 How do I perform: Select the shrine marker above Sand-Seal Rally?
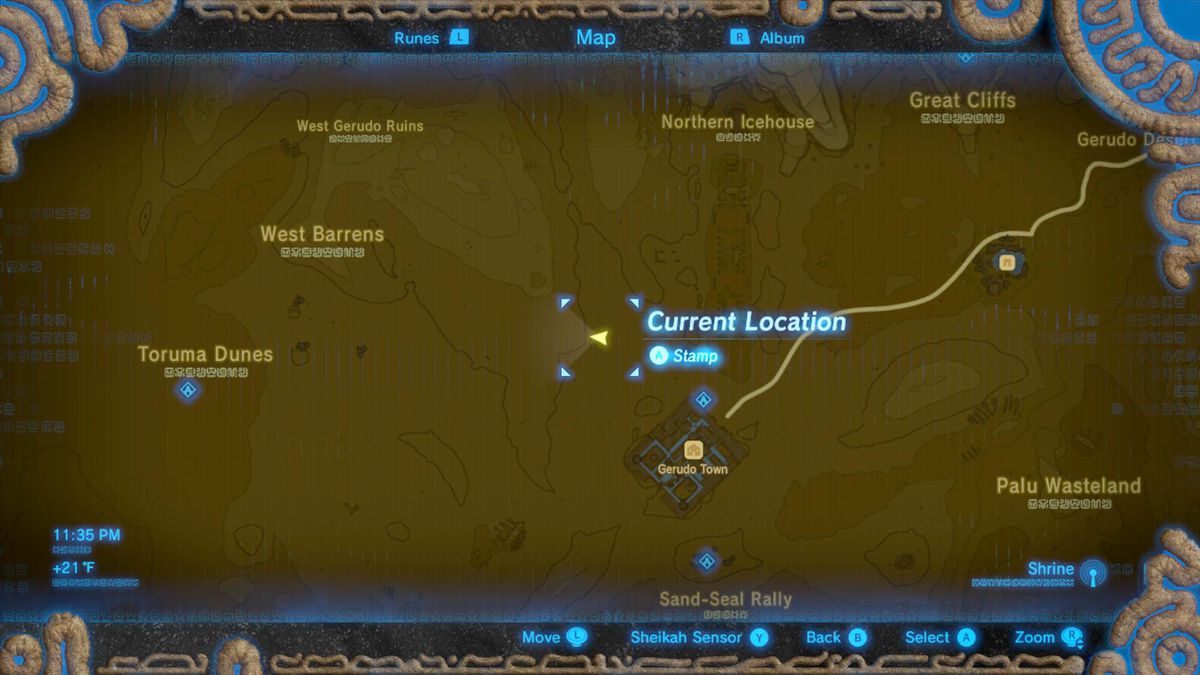pos(707,560)
